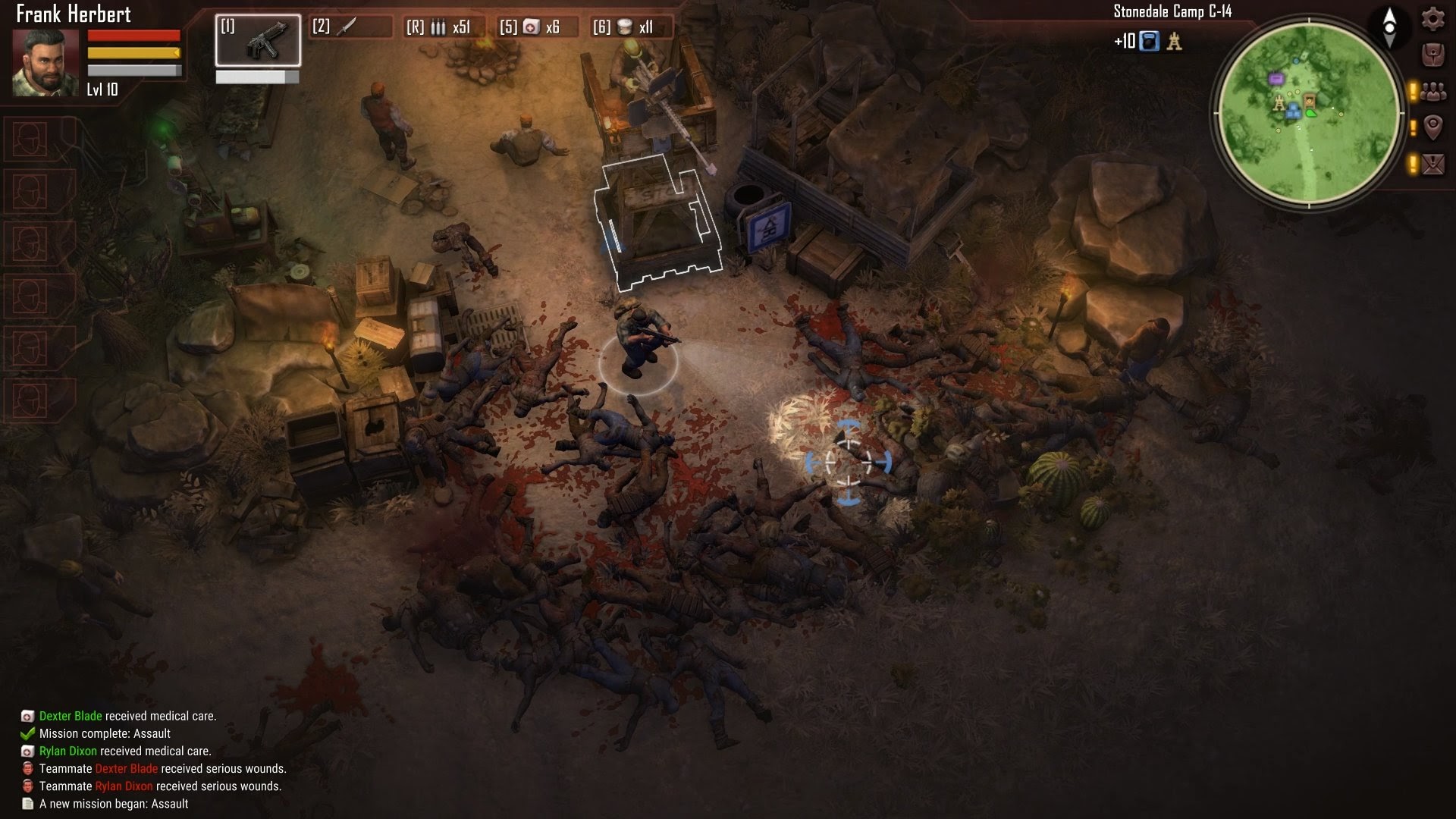Click the medical care icon beside Dexter Blade

pos(27,715)
